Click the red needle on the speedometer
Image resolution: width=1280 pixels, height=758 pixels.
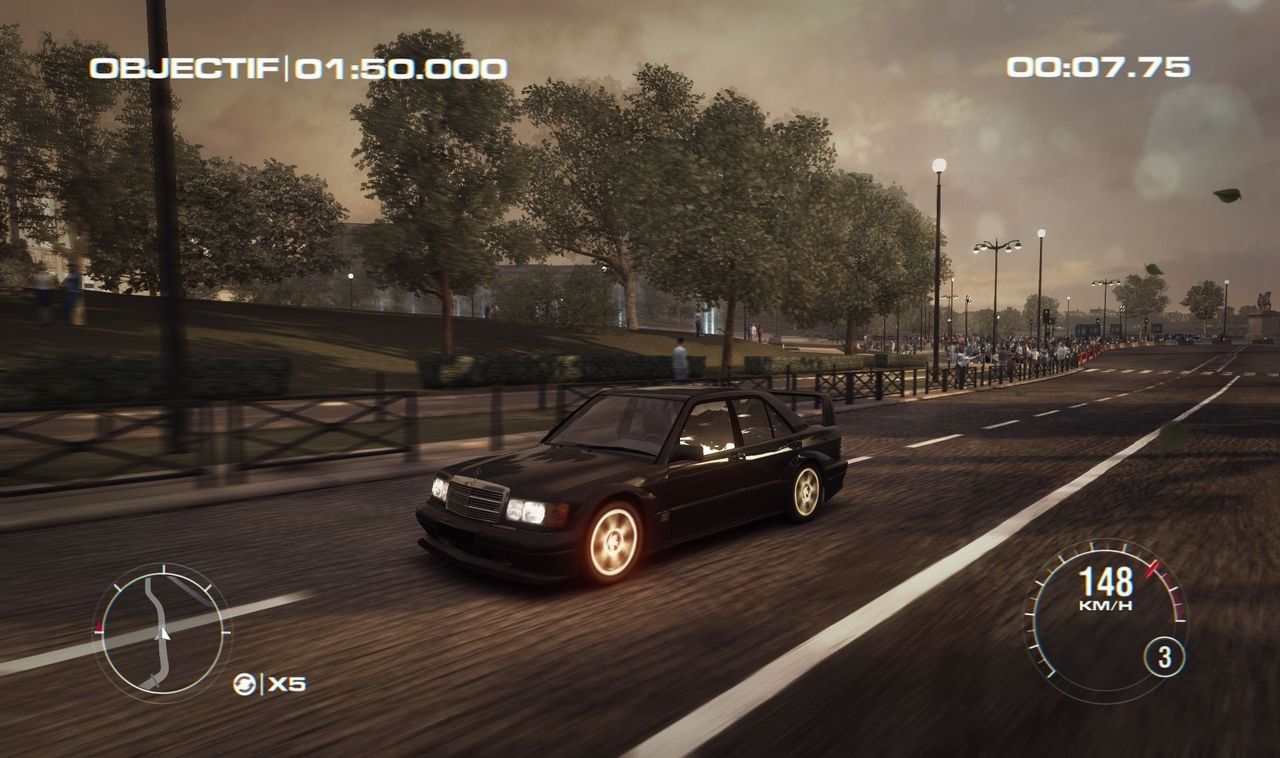tap(1152, 570)
